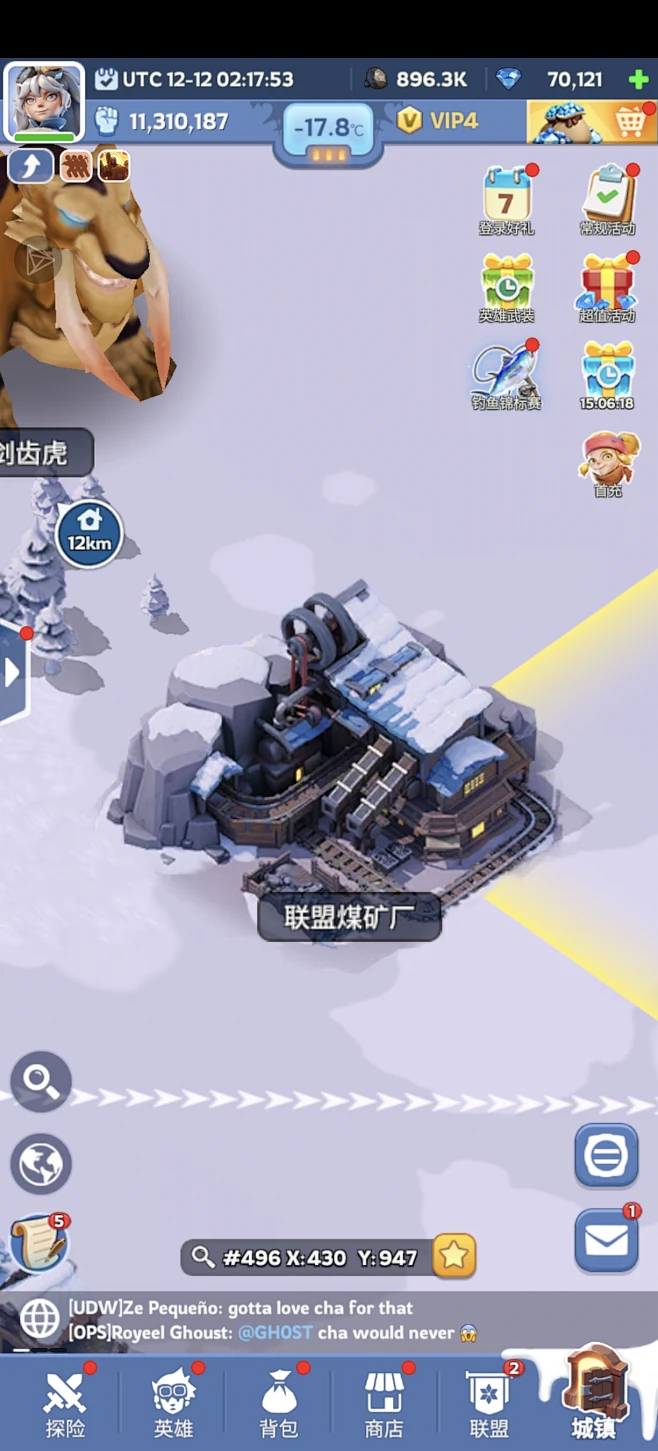This screenshot has height=1451, width=658.
Task: Open the magnifying glass search button
Action: coord(41,1081)
